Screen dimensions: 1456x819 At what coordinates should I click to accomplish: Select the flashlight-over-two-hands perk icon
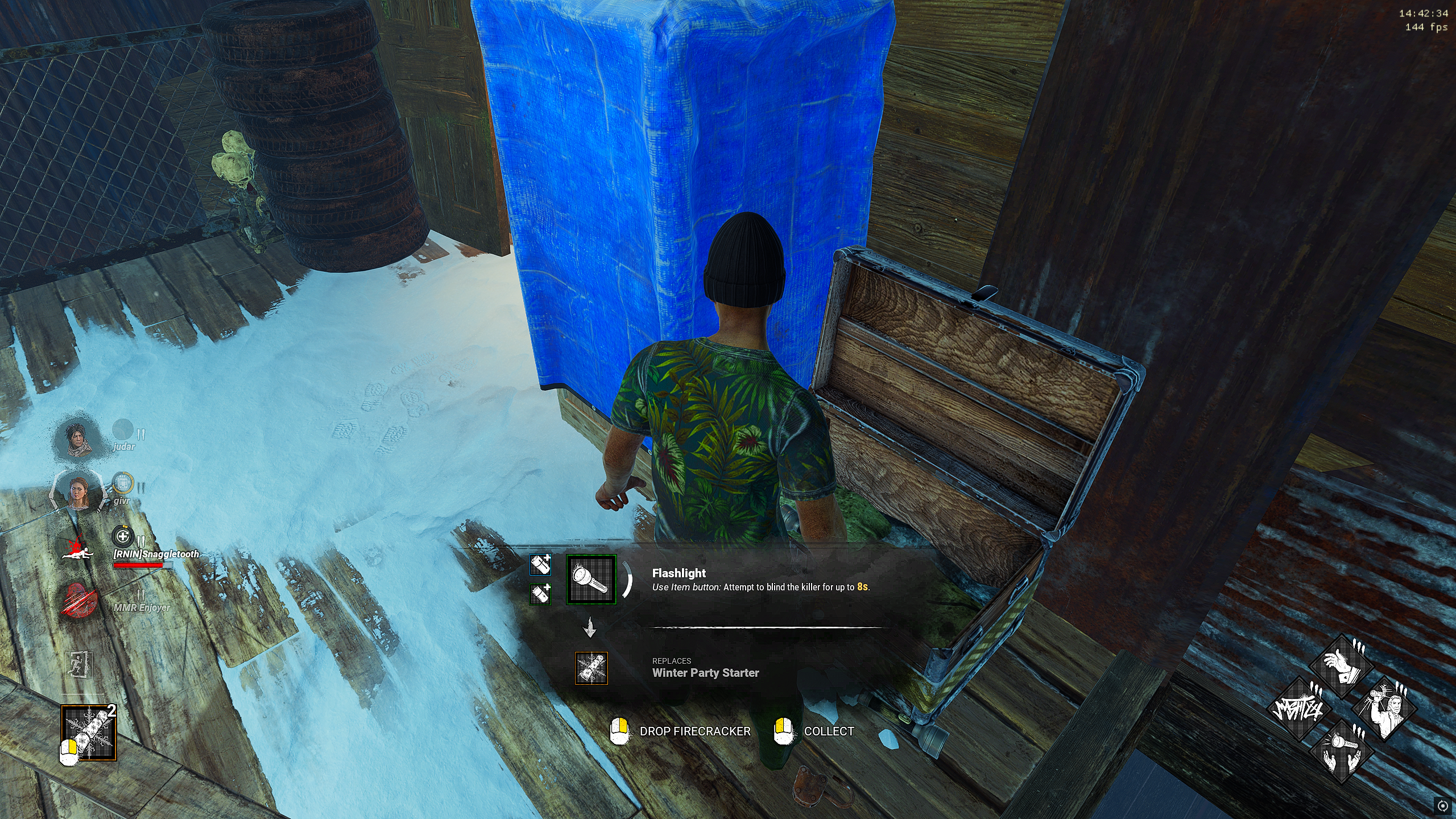coord(1342,751)
